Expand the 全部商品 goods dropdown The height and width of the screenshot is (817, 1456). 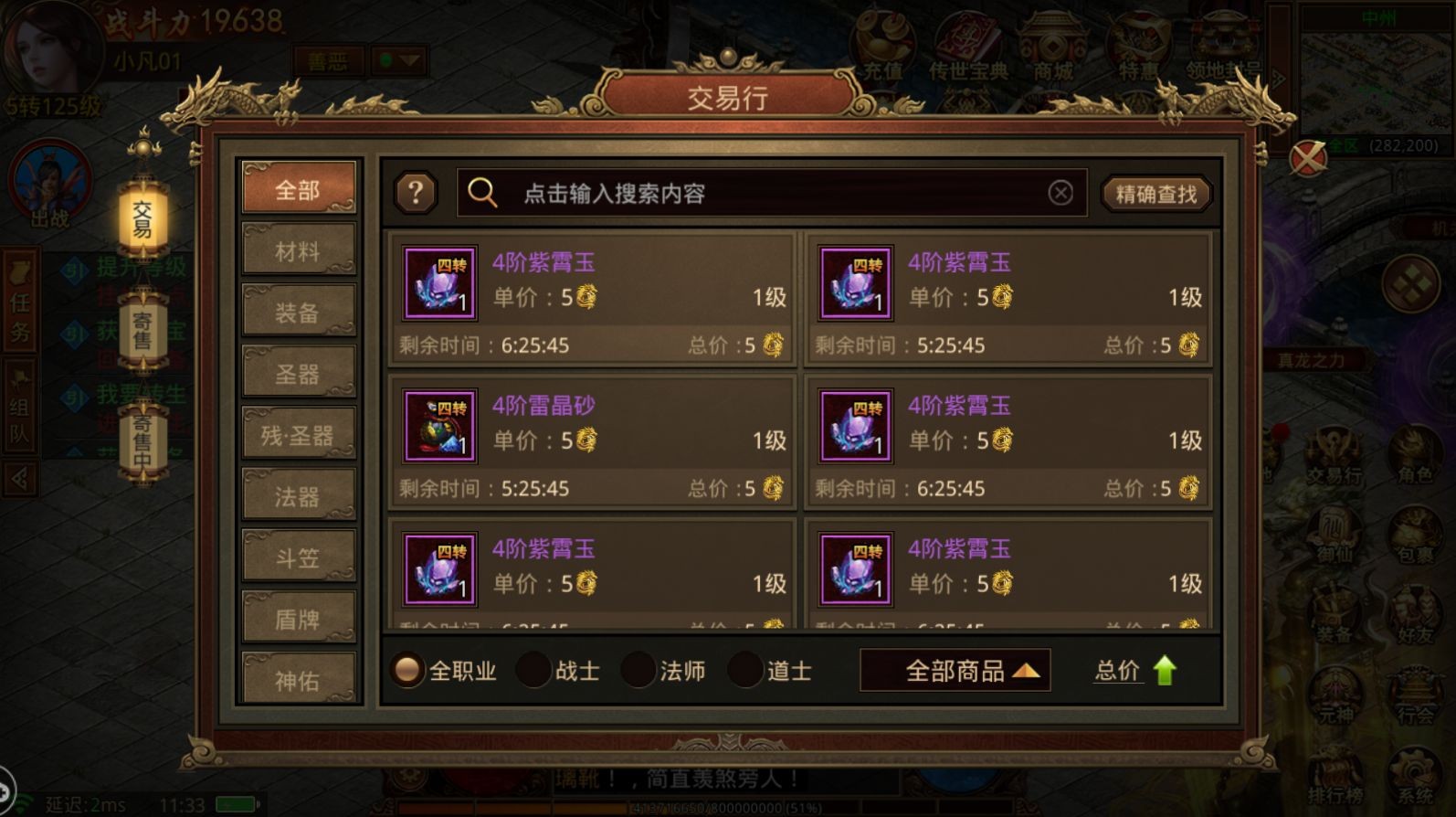pyautogui.click(x=955, y=670)
